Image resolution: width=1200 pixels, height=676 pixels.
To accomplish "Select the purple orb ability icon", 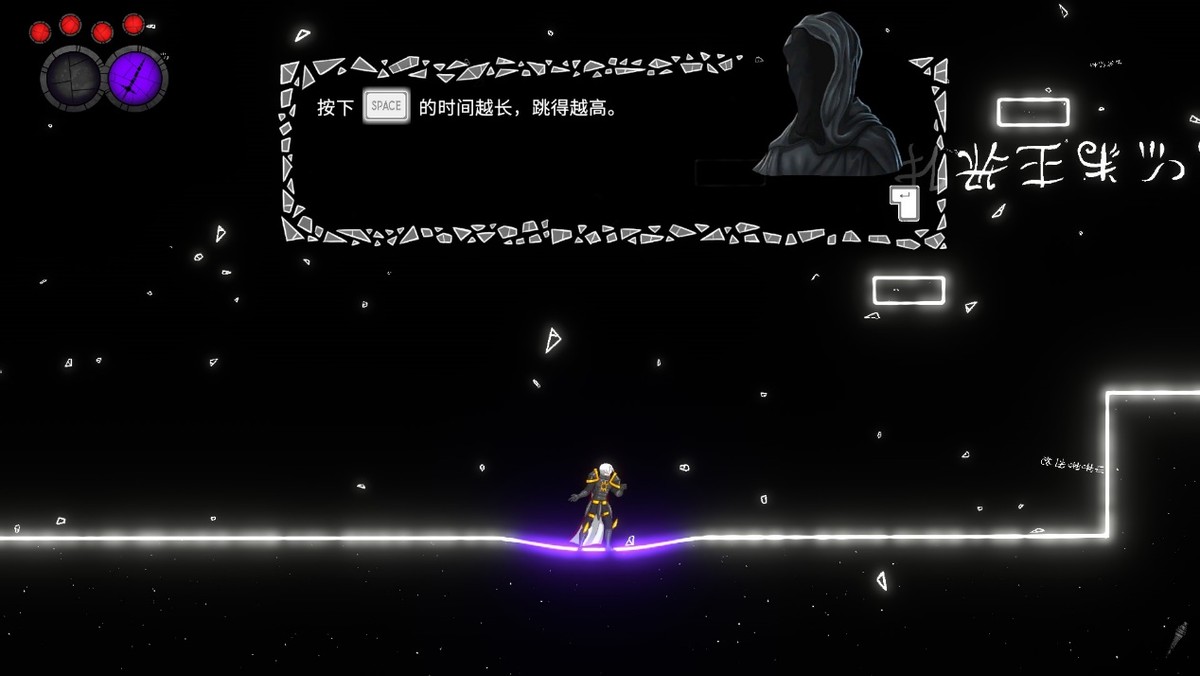I will (136, 77).
